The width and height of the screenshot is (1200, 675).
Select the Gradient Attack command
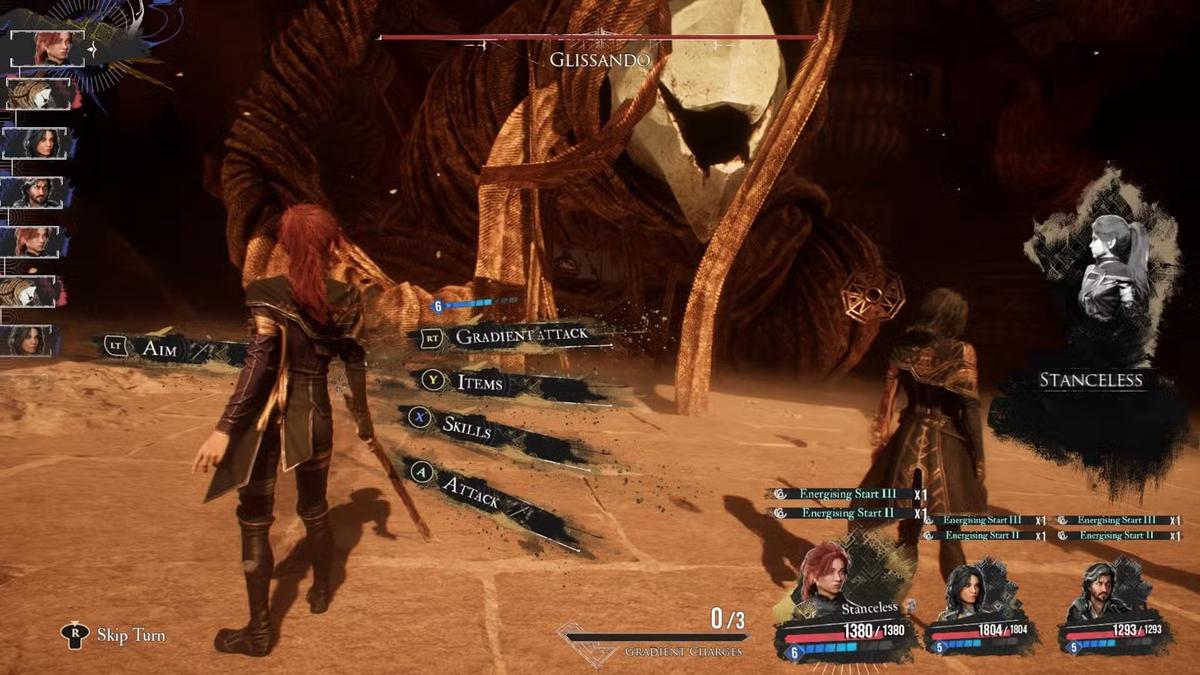[519, 337]
